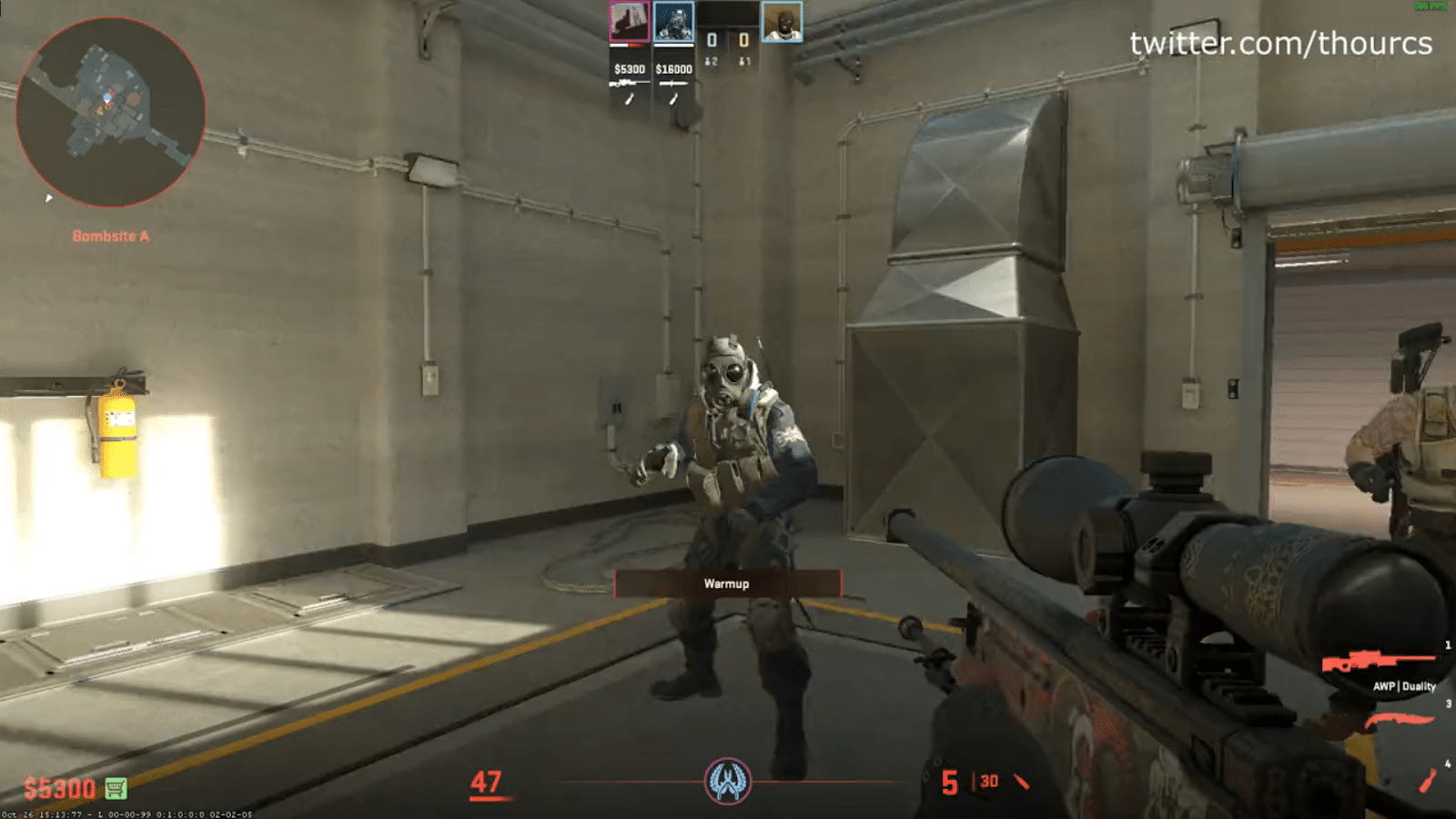Click the Bombsite A label
The height and width of the screenshot is (819, 1456).
coord(113,234)
